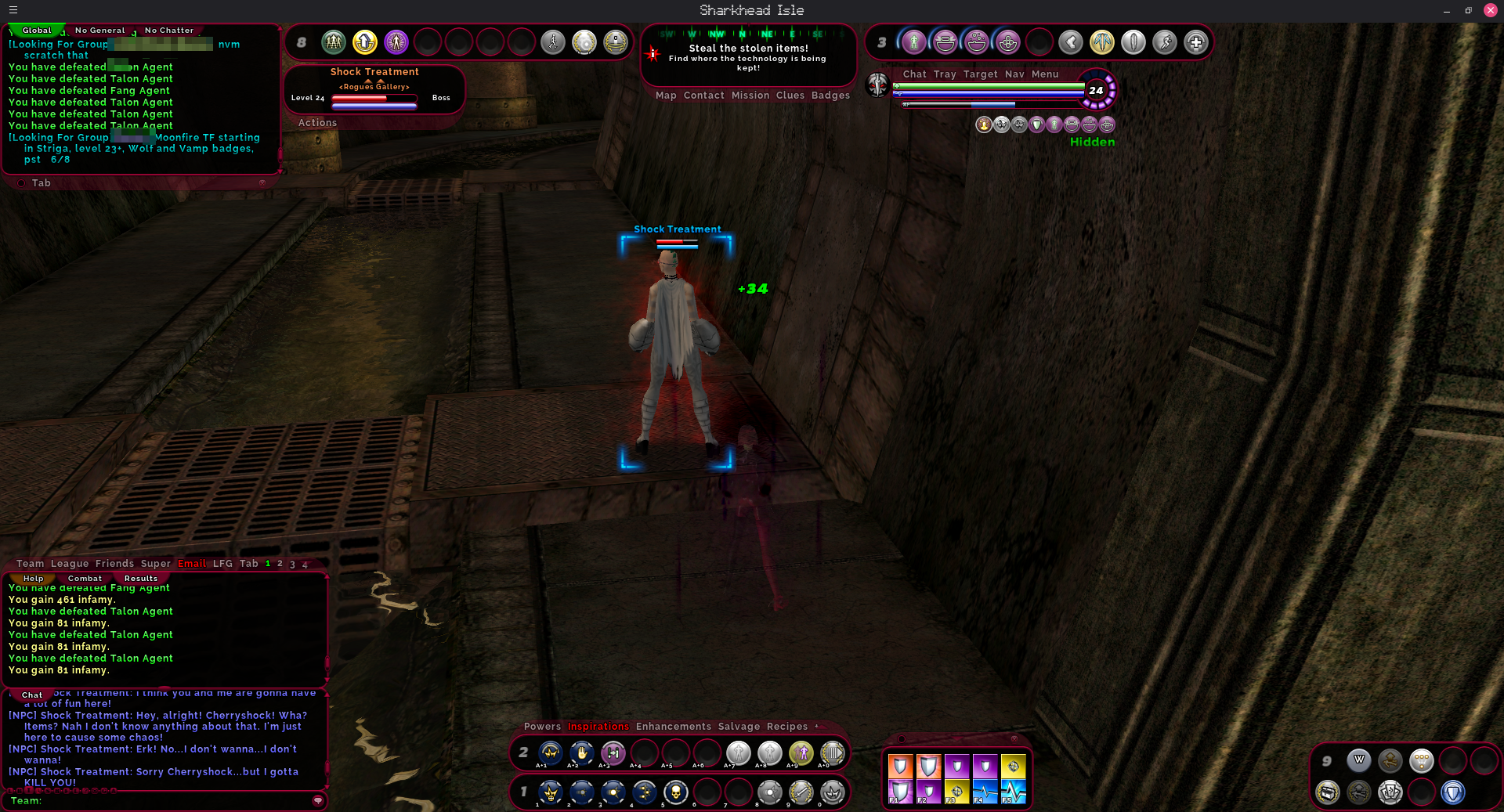
Task: Open the Enhancements screen
Action: click(x=674, y=727)
